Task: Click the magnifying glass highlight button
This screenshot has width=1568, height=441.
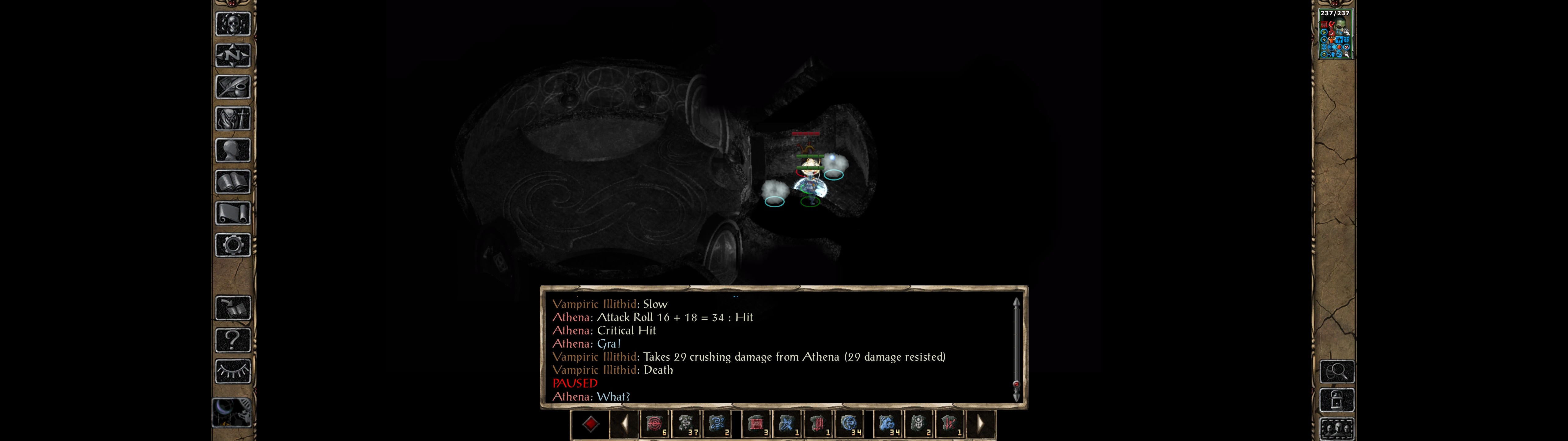Action: coord(1337,371)
